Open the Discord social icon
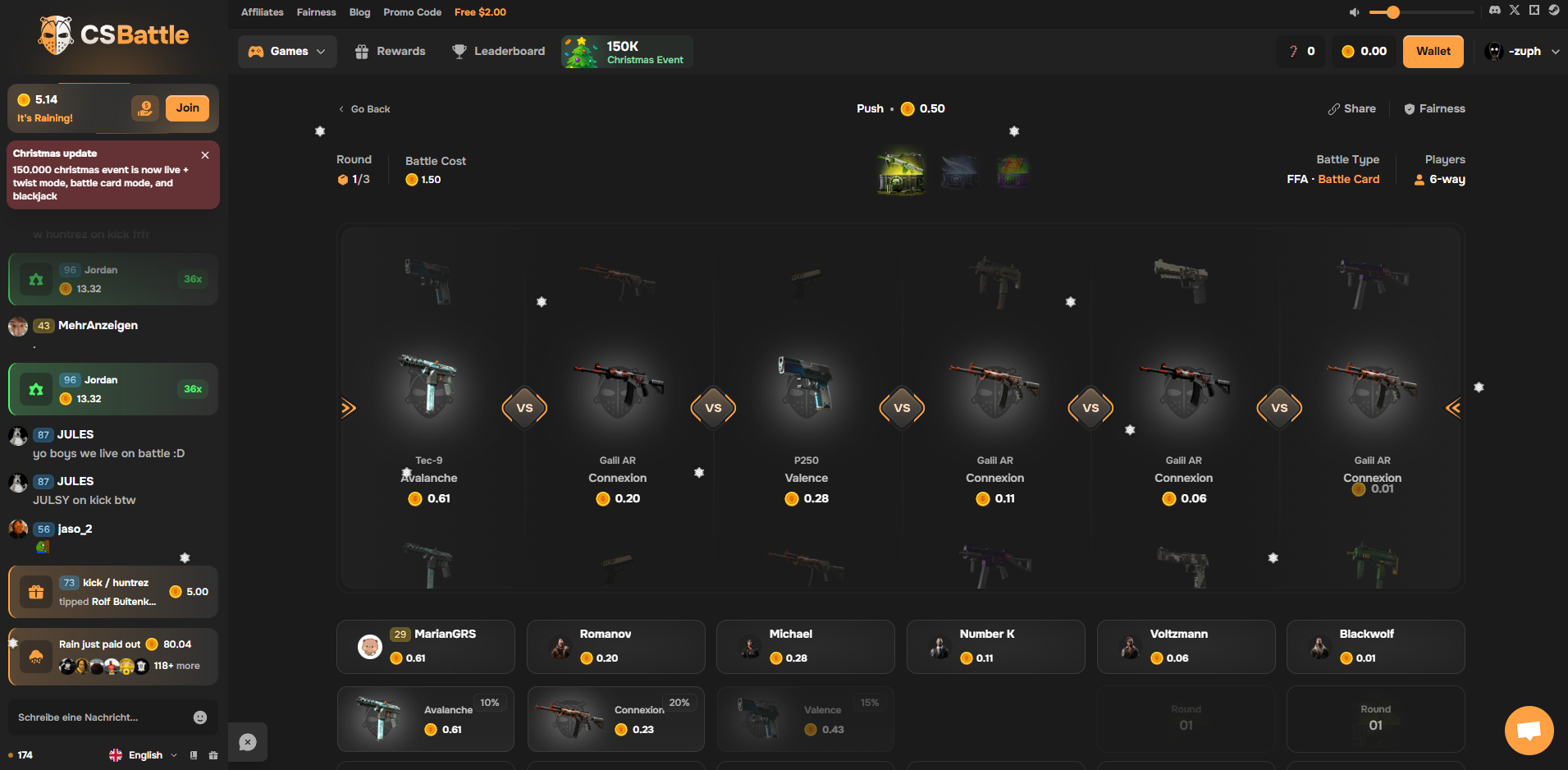The image size is (1568, 770). pos(1494,10)
